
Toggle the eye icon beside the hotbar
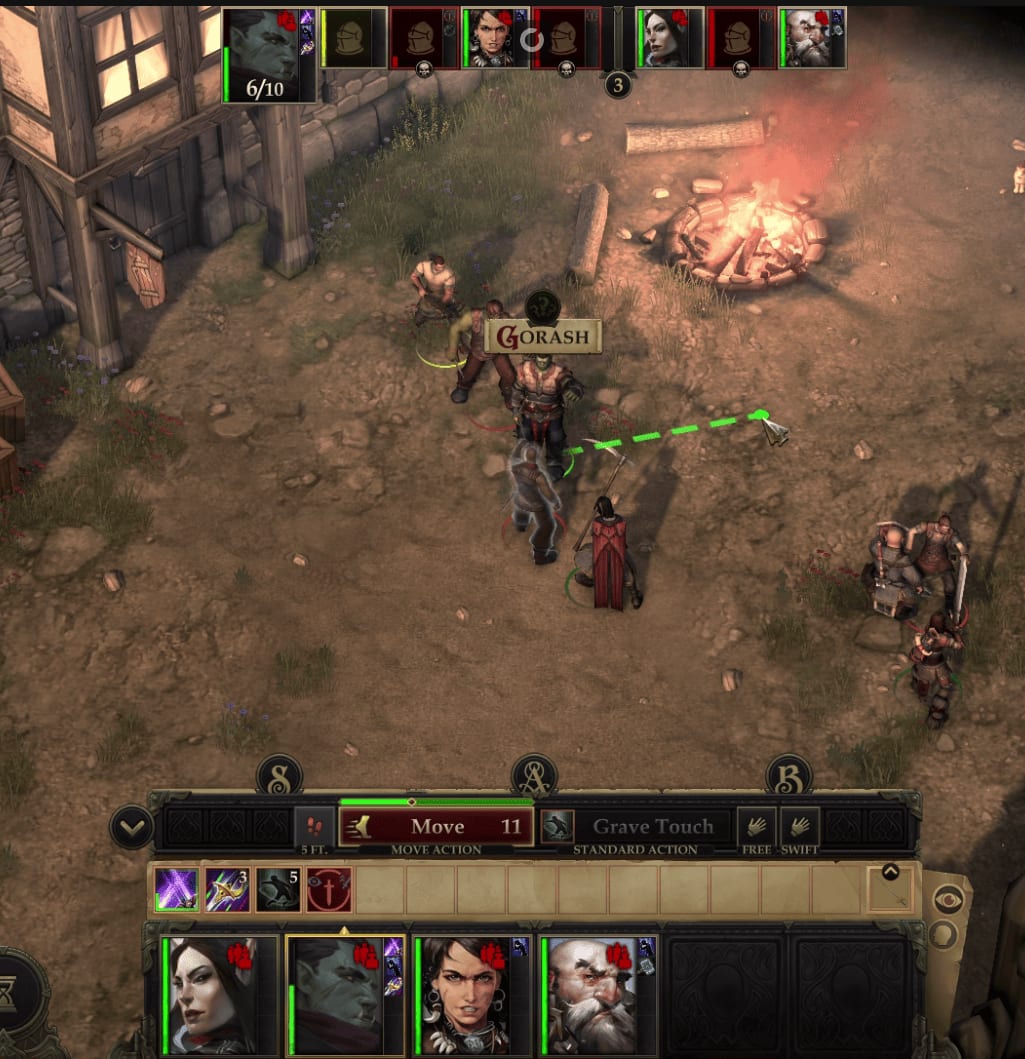pos(947,898)
